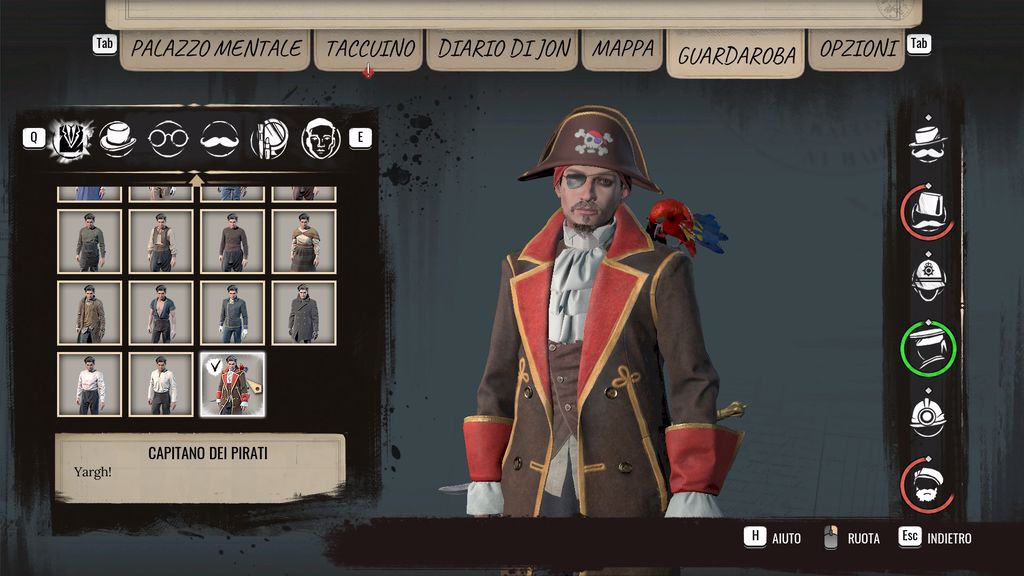Image resolution: width=1024 pixels, height=576 pixels.
Task: Open the Palazzo Mentale tab
Action: click(216, 48)
